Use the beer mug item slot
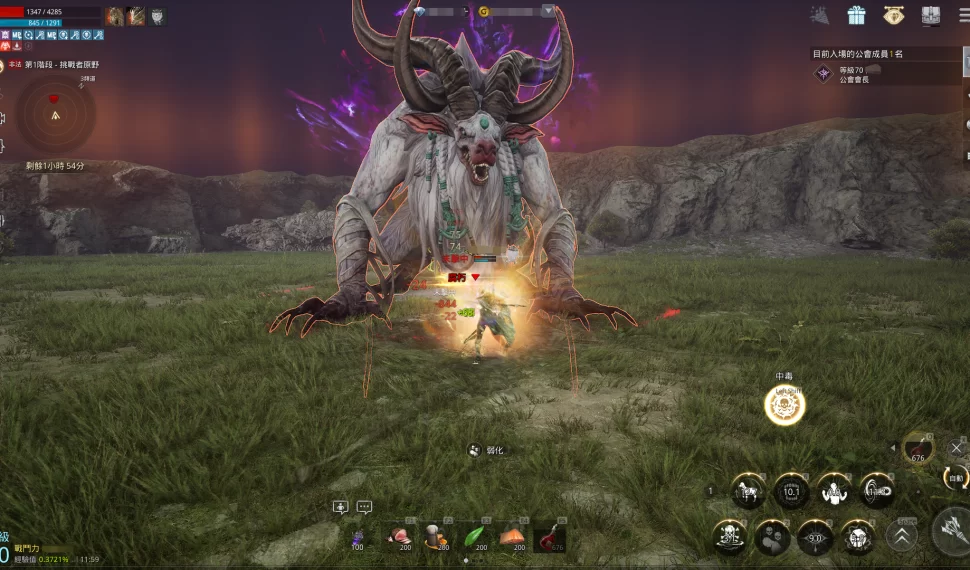This screenshot has width=970, height=570. (436, 537)
